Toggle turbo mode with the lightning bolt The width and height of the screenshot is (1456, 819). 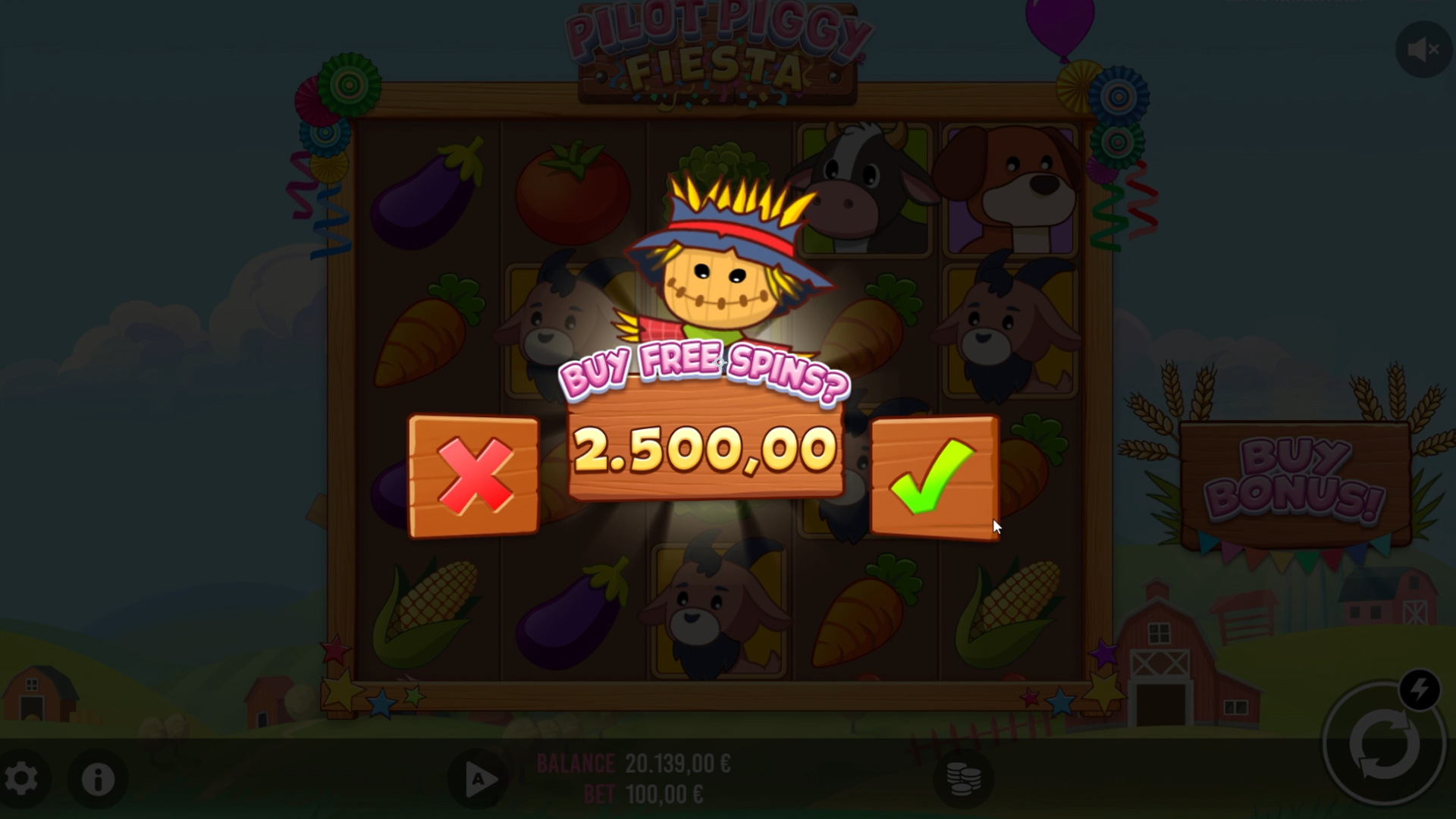(1419, 690)
